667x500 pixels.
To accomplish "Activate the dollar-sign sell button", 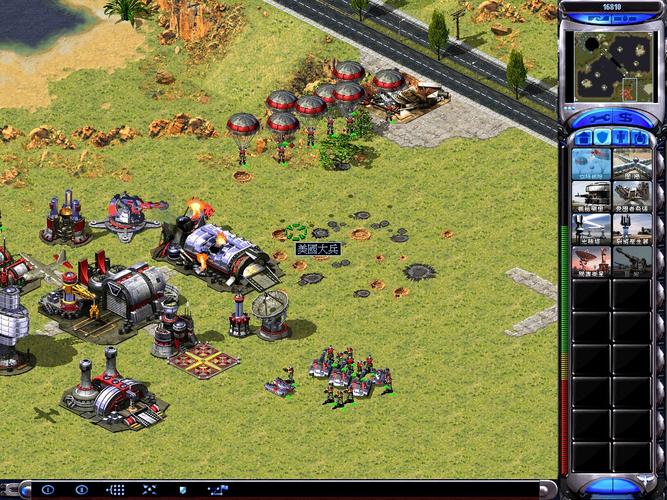I will [624, 118].
